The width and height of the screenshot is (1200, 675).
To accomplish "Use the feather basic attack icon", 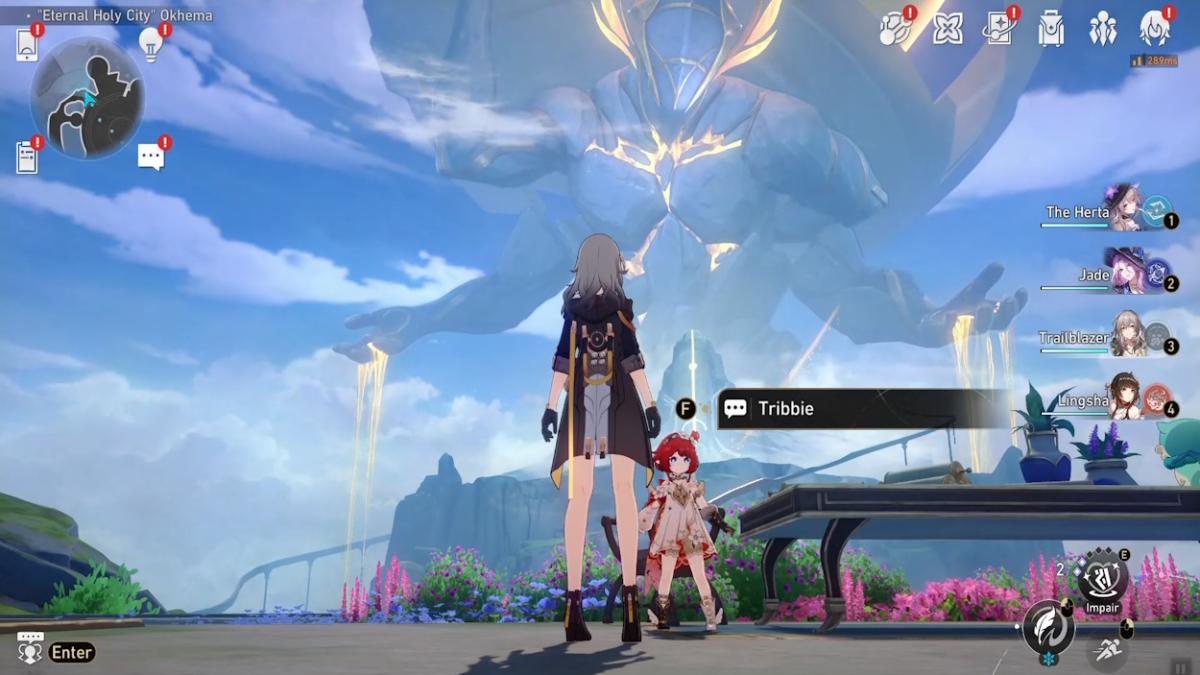I will click(1048, 628).
